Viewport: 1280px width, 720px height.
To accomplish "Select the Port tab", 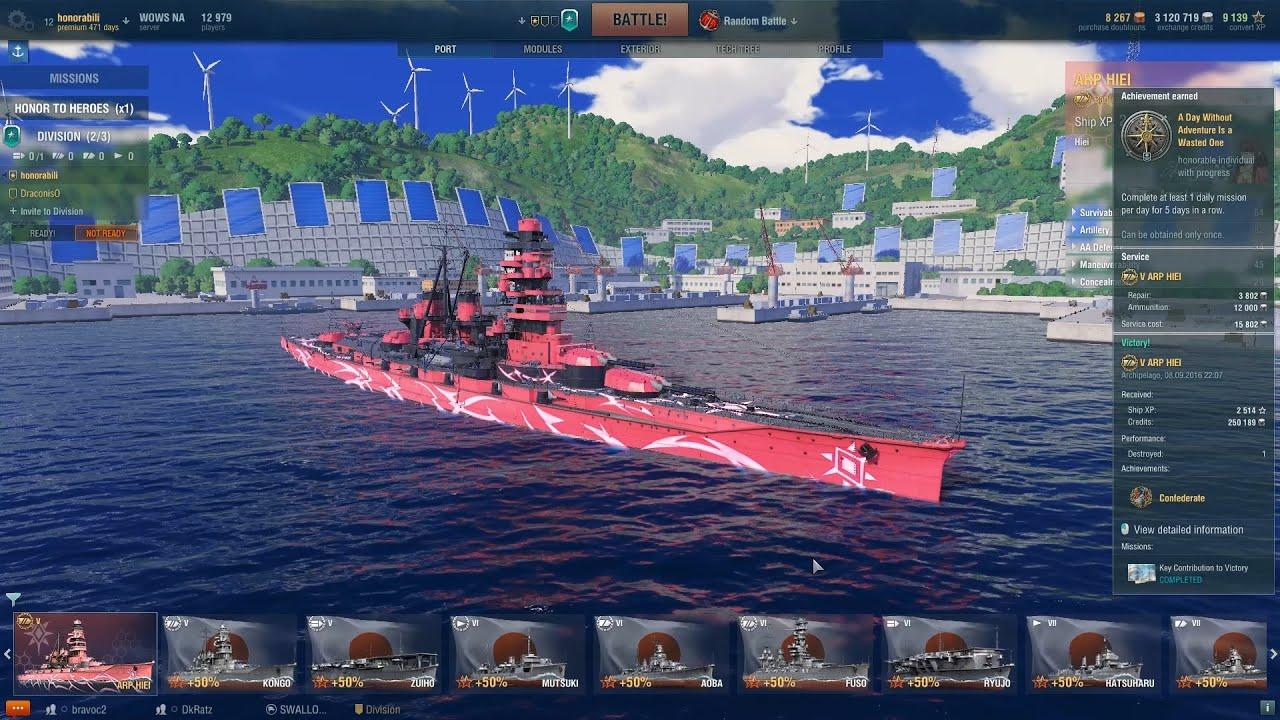I will coord(445,49).
